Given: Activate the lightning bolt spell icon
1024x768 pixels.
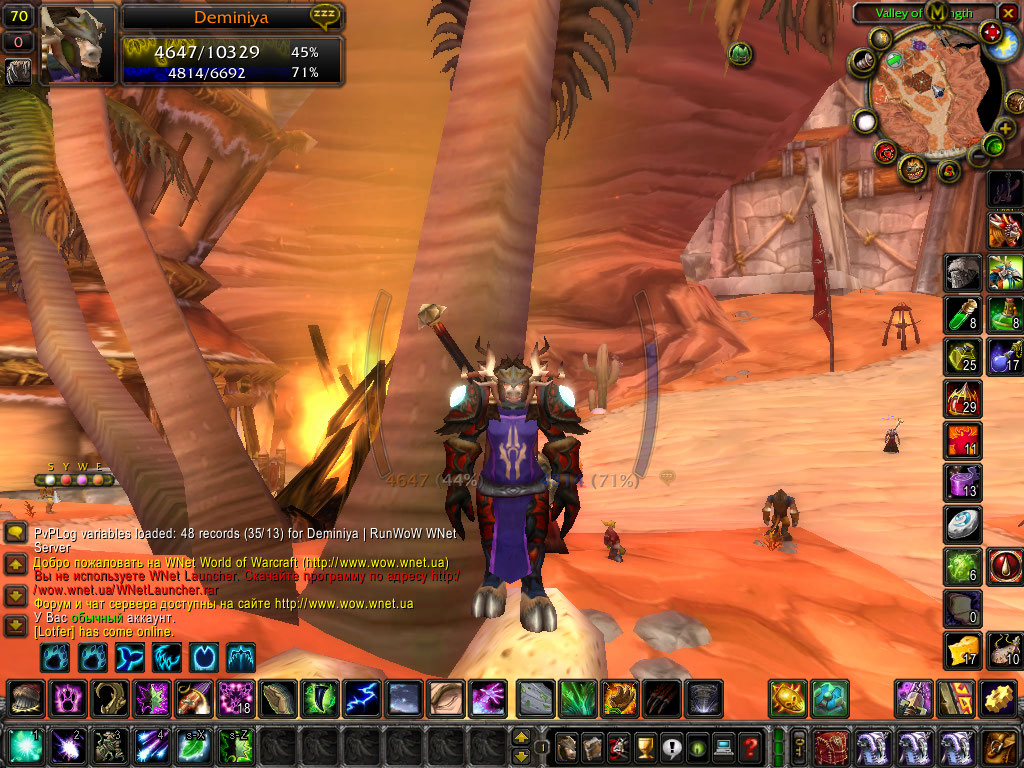Looking at the screenshot, I should point(362,698).
